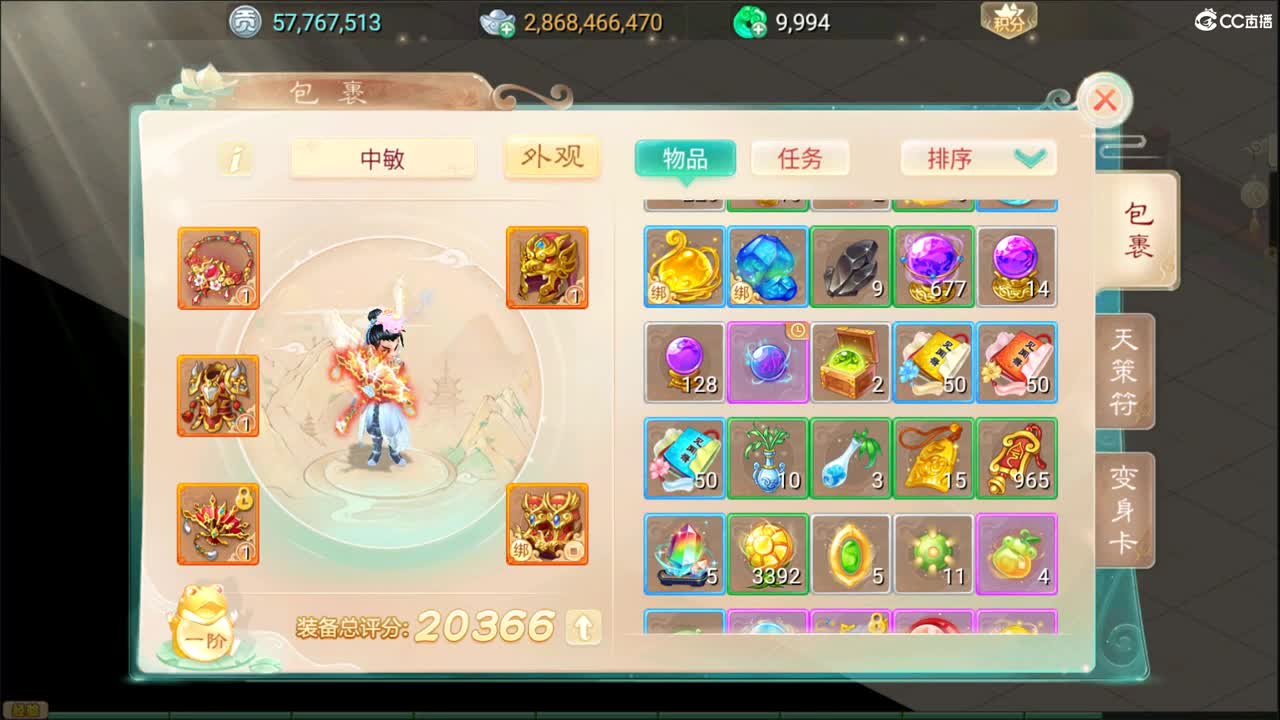This screenshot has width=1280, height=720.
Task: Select the 任务 tab
Action: [x=799, y=158]
